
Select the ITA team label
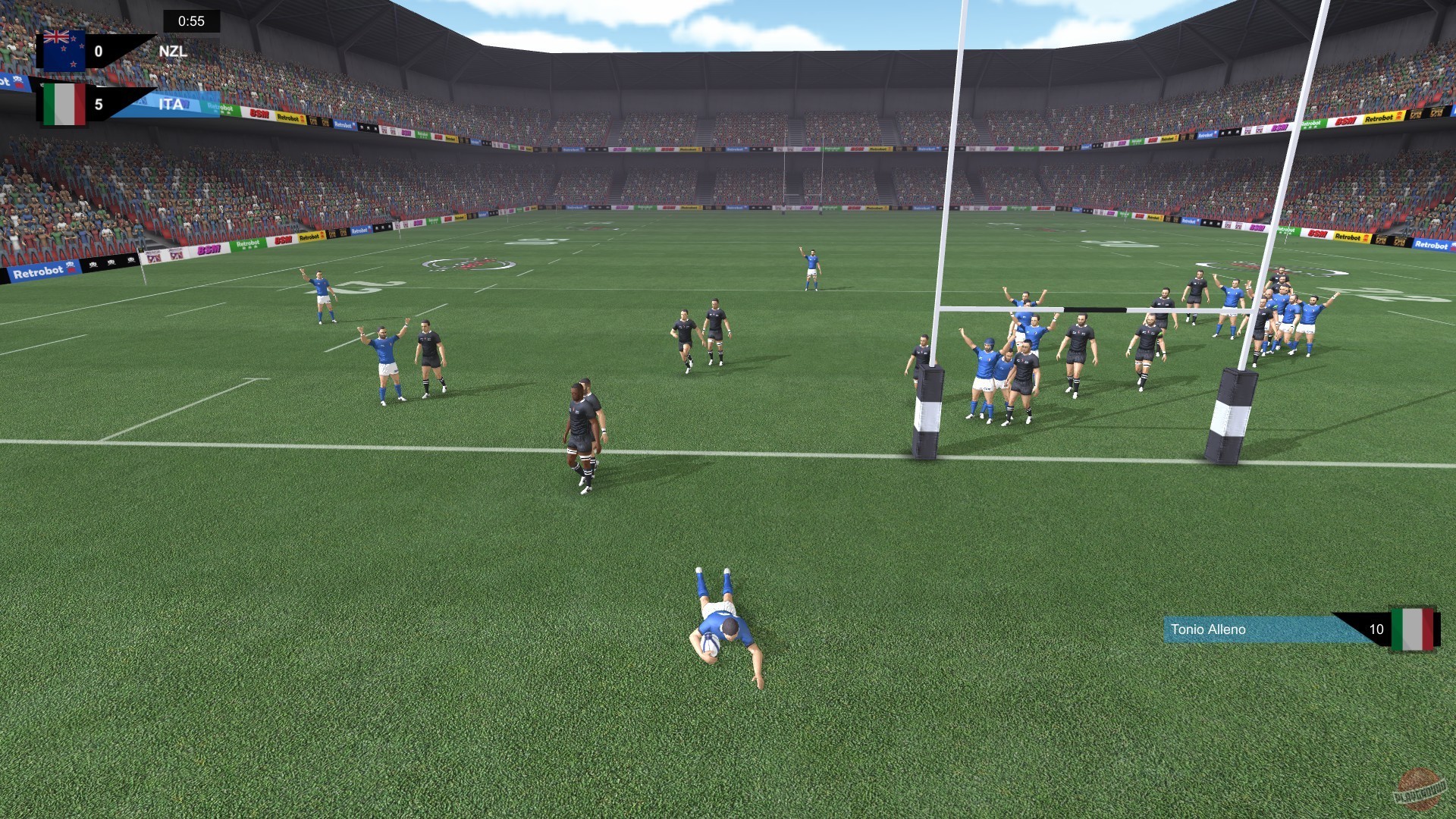171,105
